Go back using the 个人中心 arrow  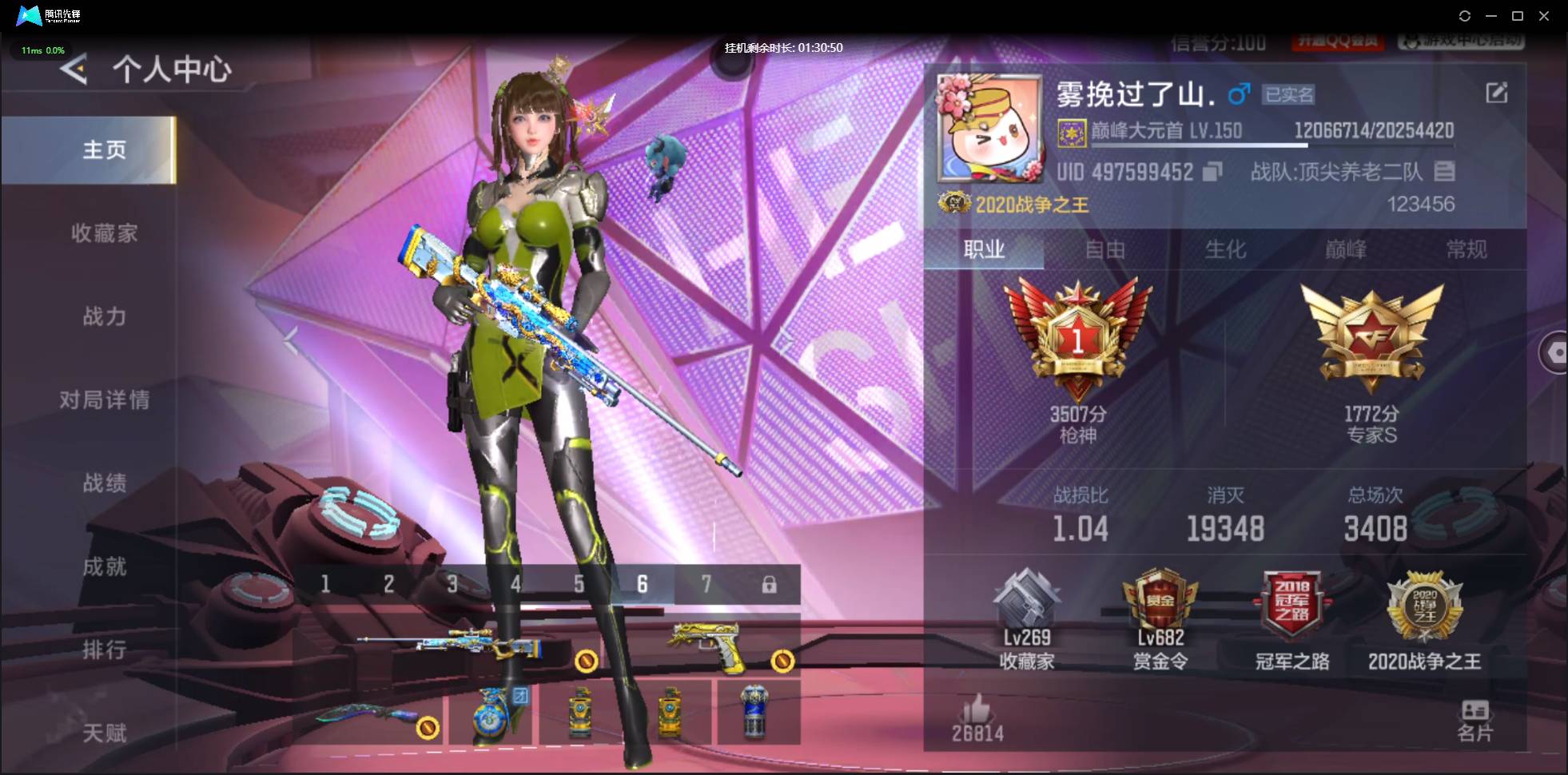72,70
